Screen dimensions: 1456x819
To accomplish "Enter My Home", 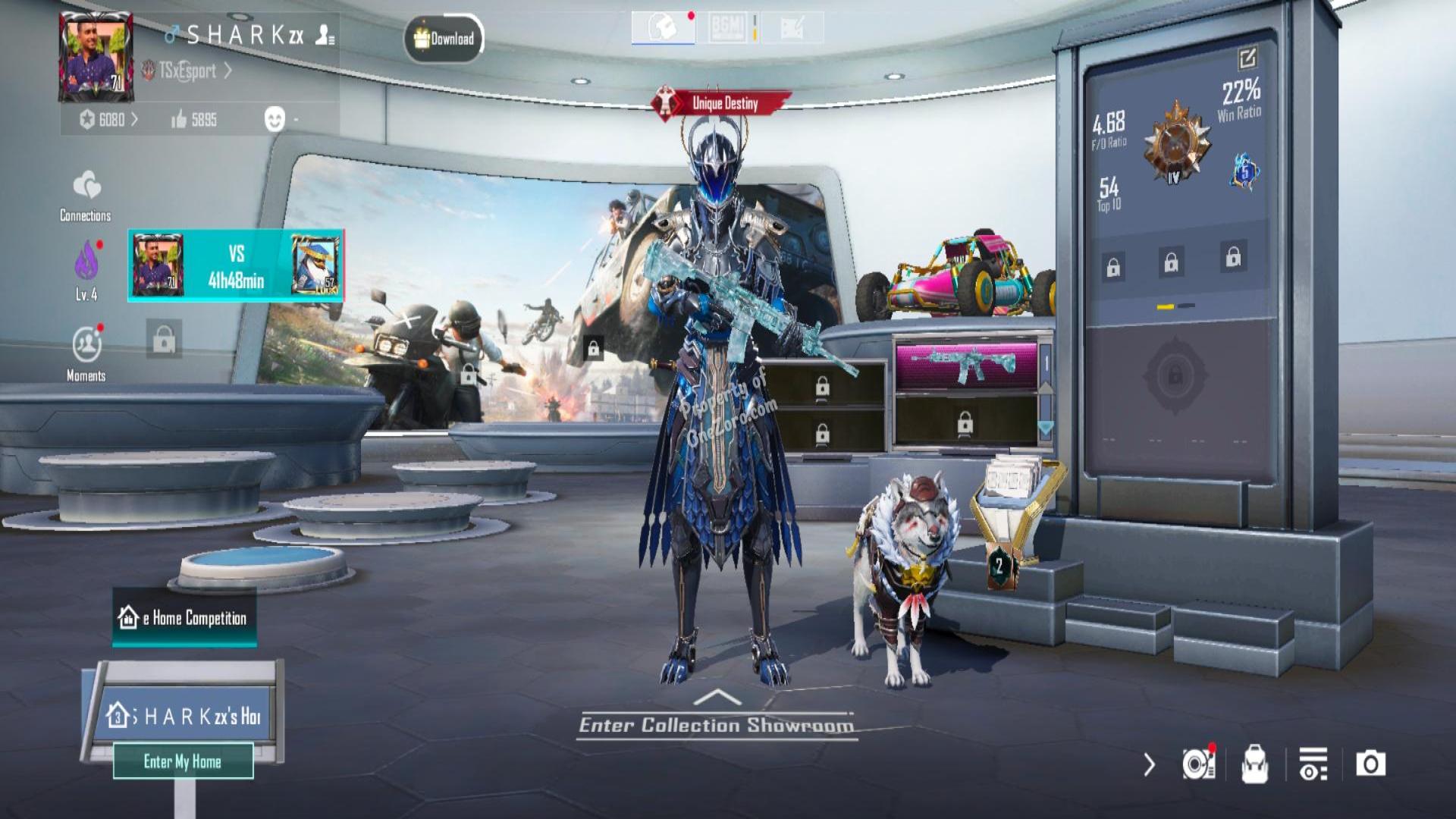I will [183, 761].
